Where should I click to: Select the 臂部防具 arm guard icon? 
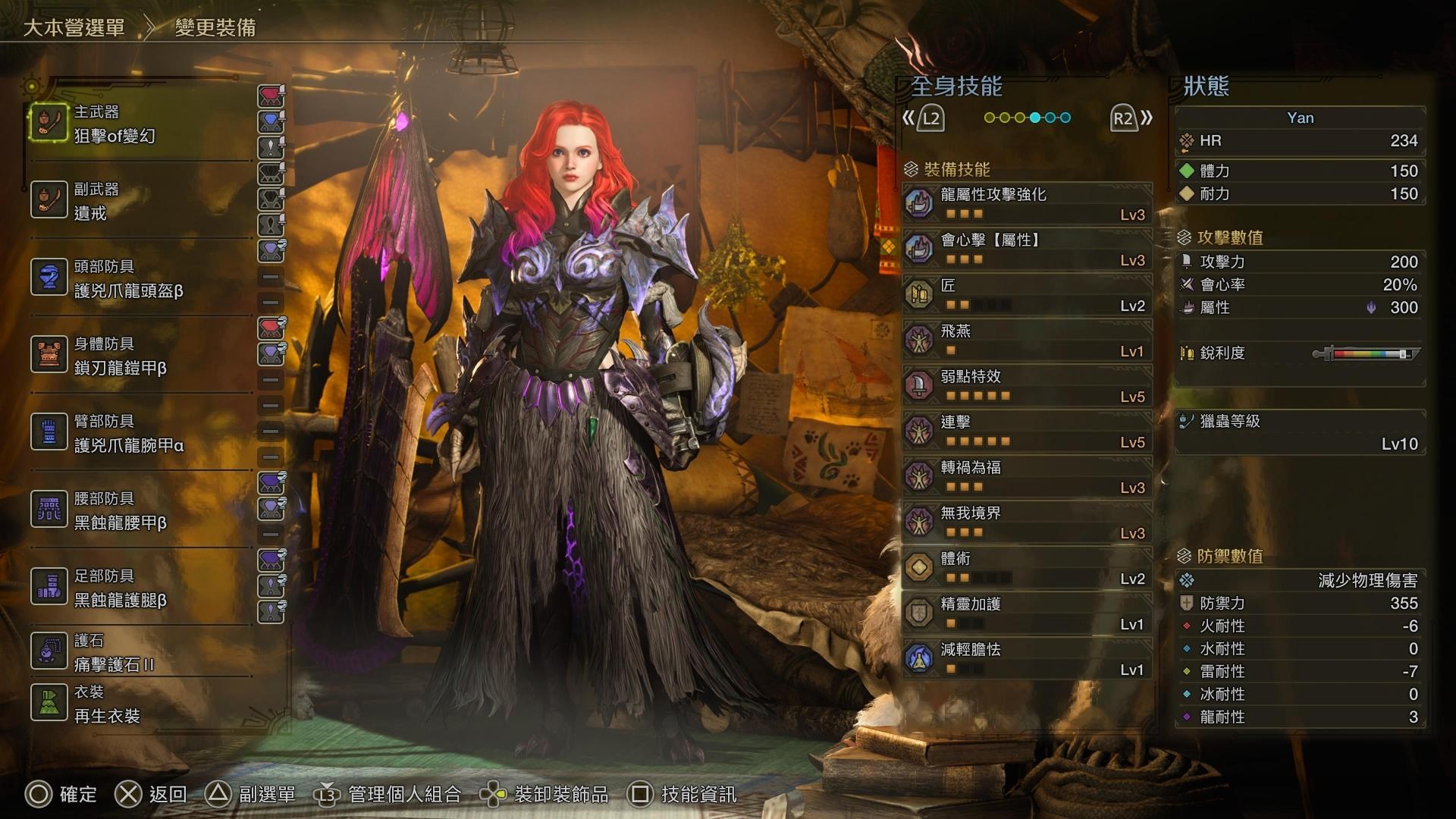[x=49, y=430]
